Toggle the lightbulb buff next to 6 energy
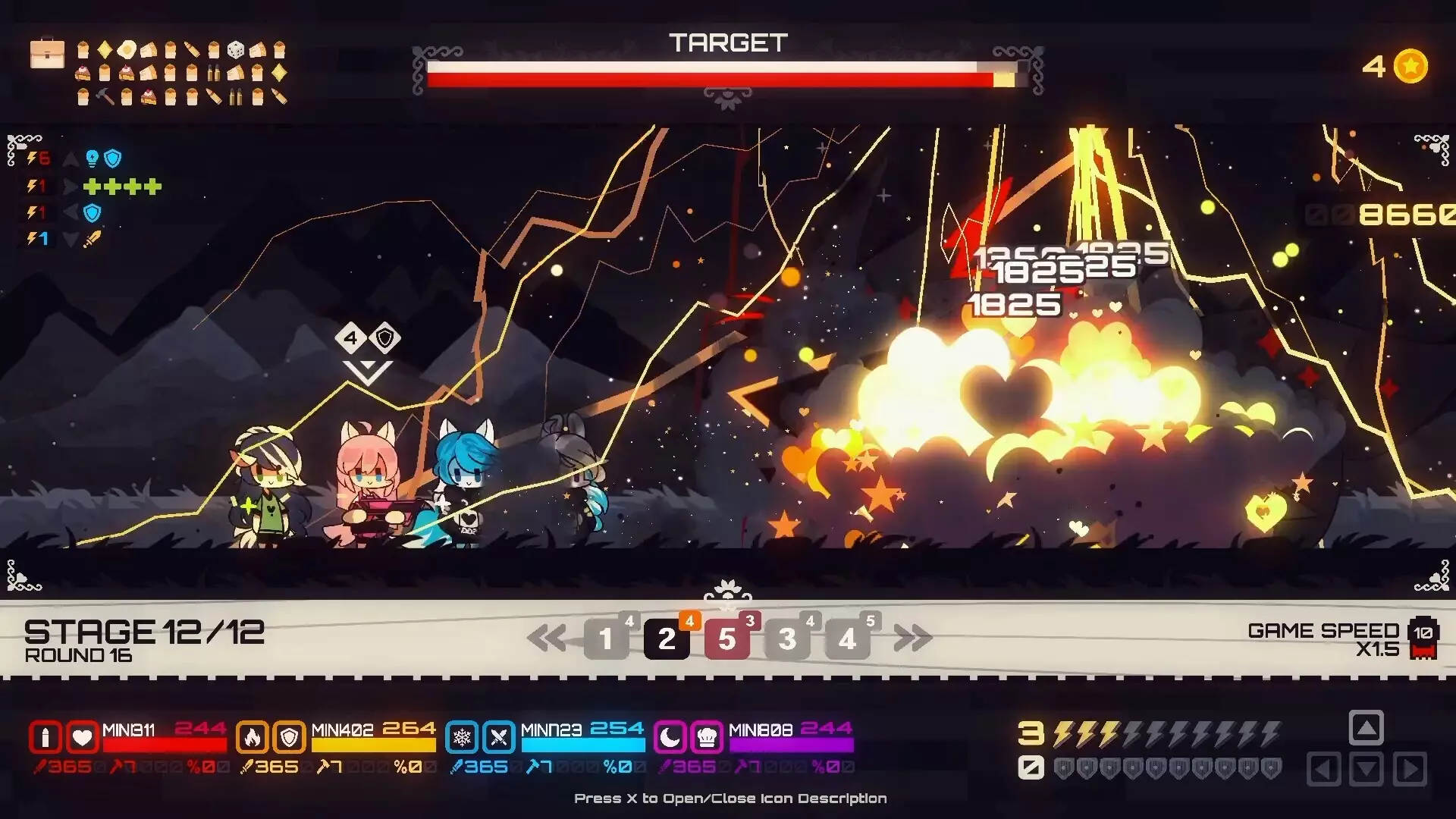The height and width of the screenshot is (819, 1456). click(92, 158)
